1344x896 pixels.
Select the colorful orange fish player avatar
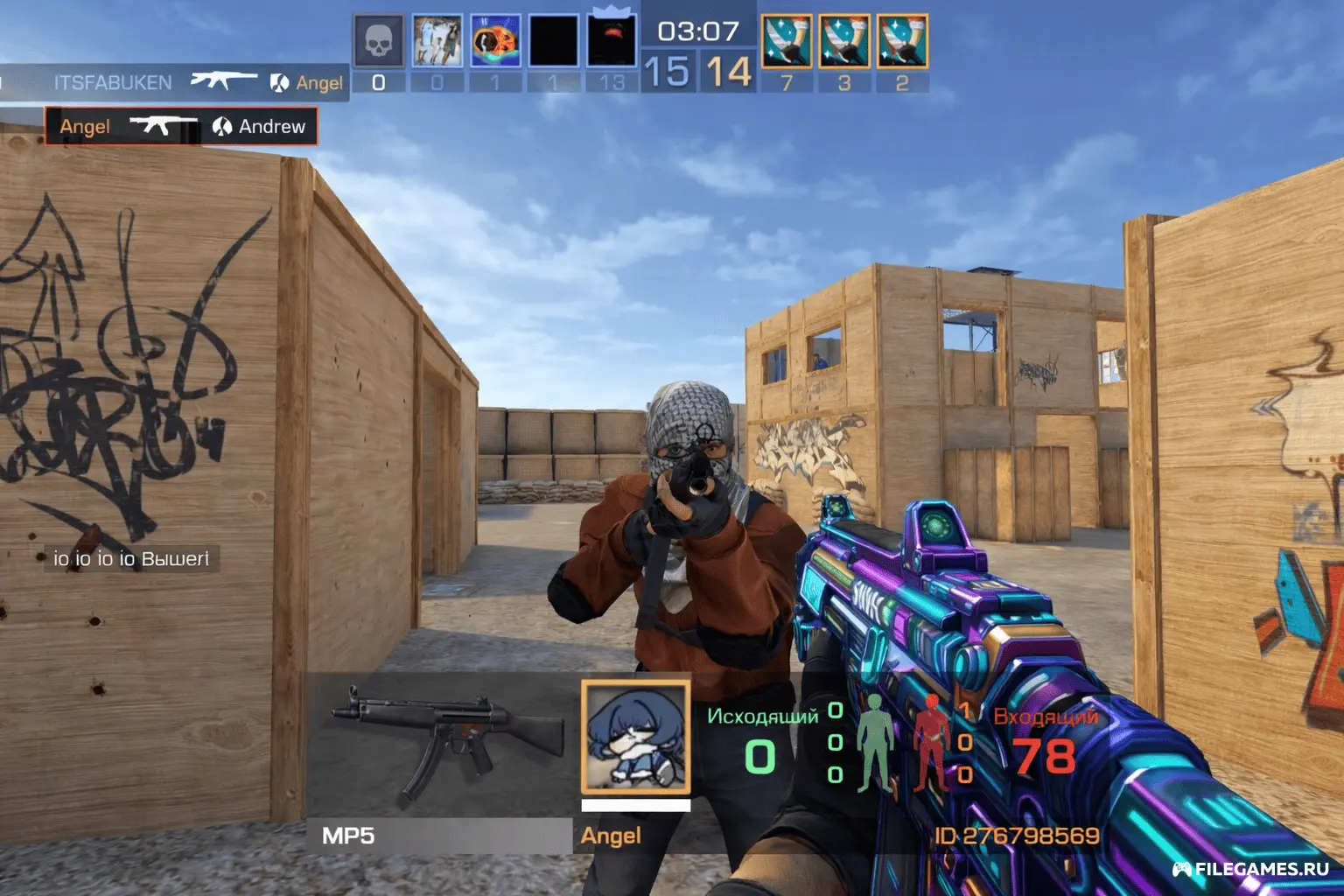[x=495, y=40]
